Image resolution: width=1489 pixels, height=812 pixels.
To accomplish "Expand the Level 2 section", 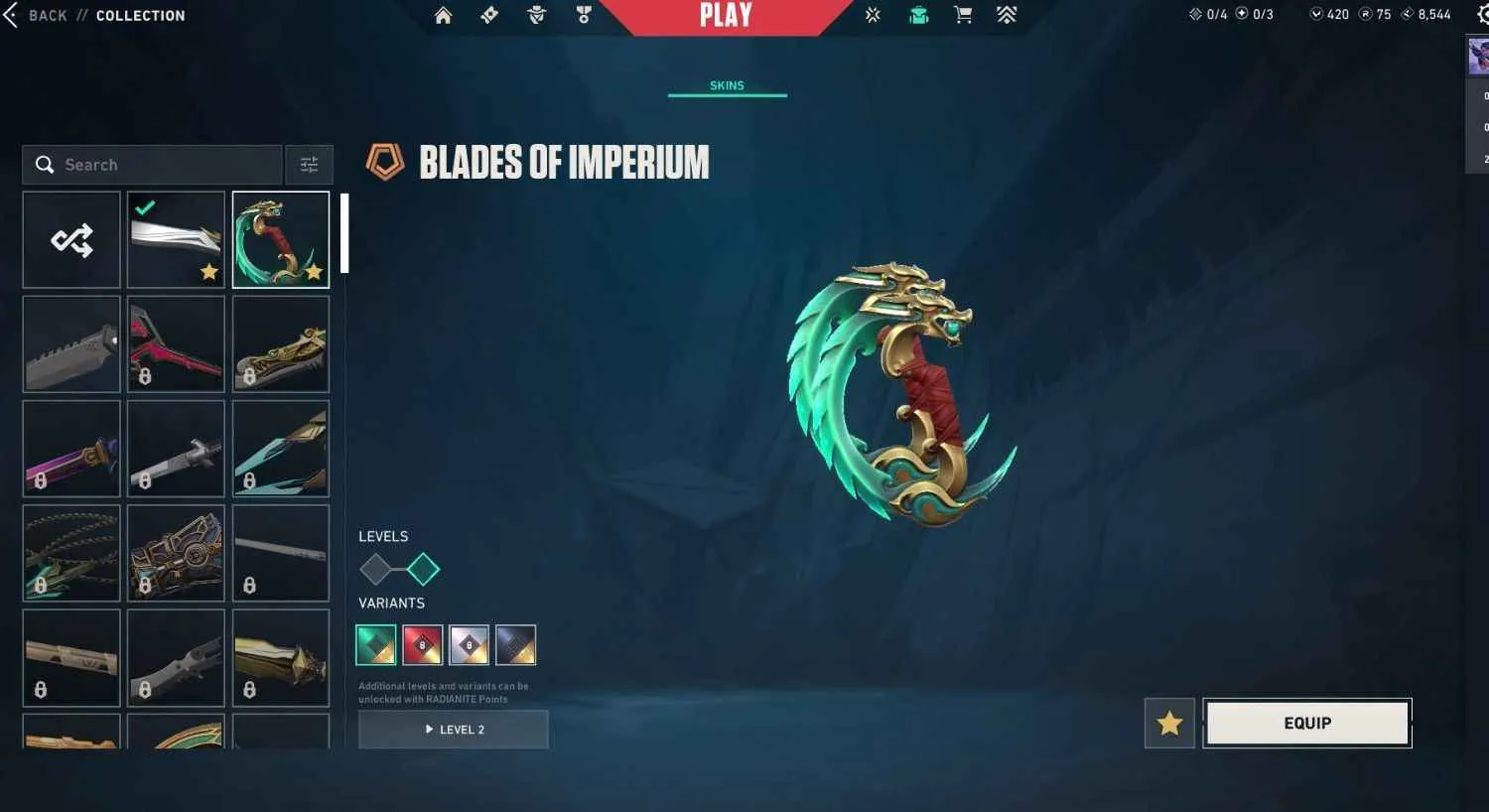I will tap(453, 729).
